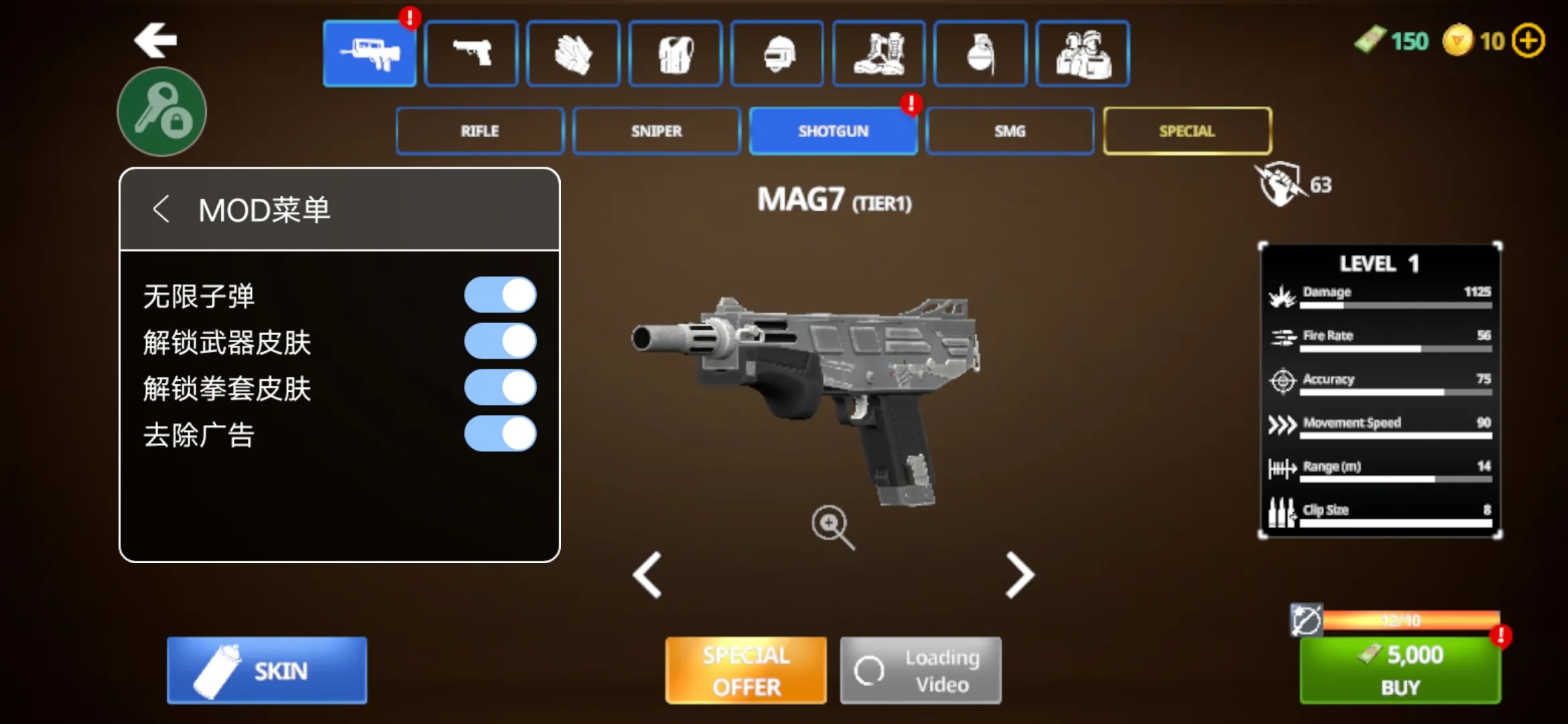Select the pistol category tab
This screenshot has width=1568, height=724.
(x=471, y=54)
